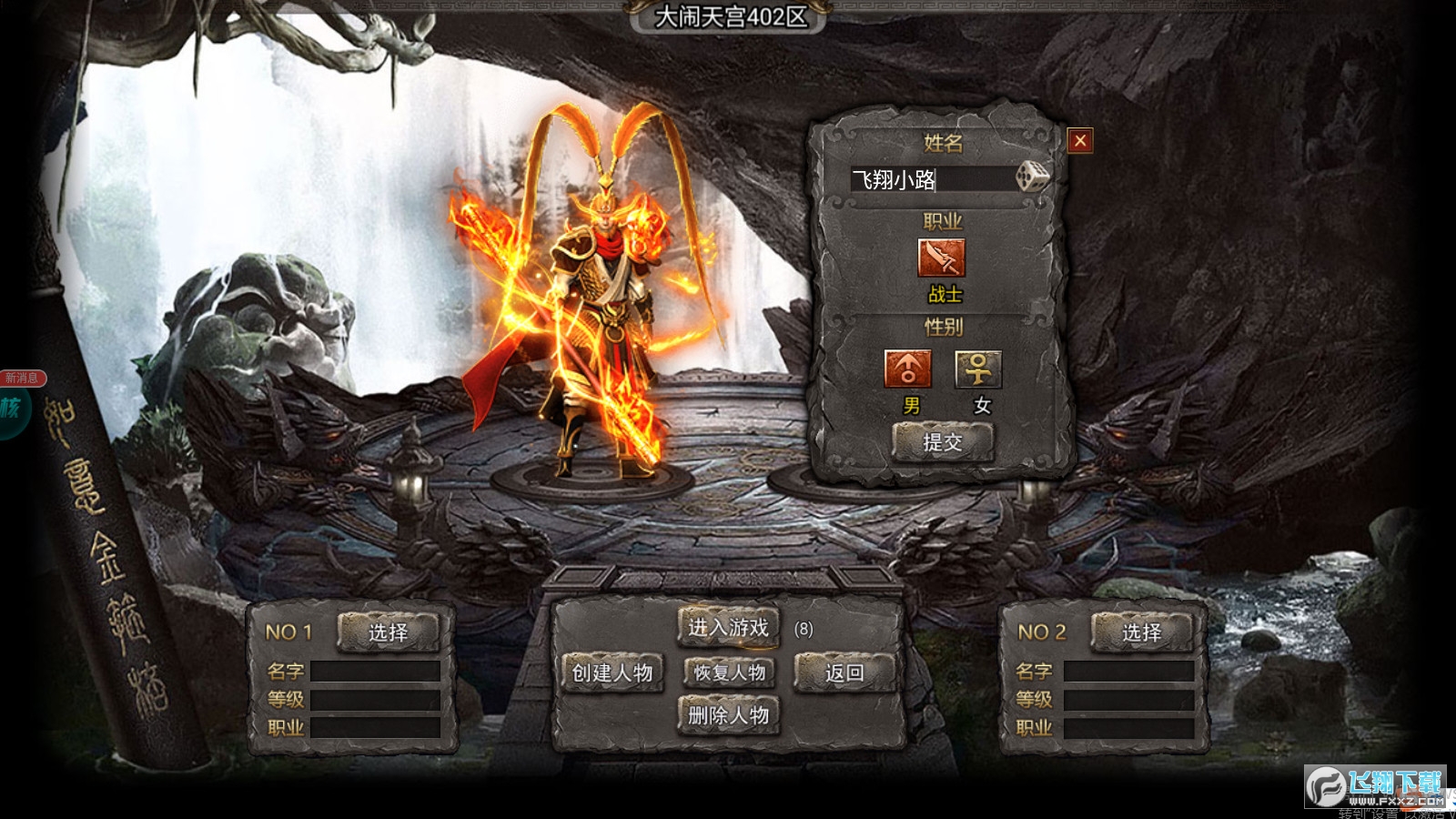Select the NO 1 character slot 选择
The image size is (1456, 819).
[389, 632]
